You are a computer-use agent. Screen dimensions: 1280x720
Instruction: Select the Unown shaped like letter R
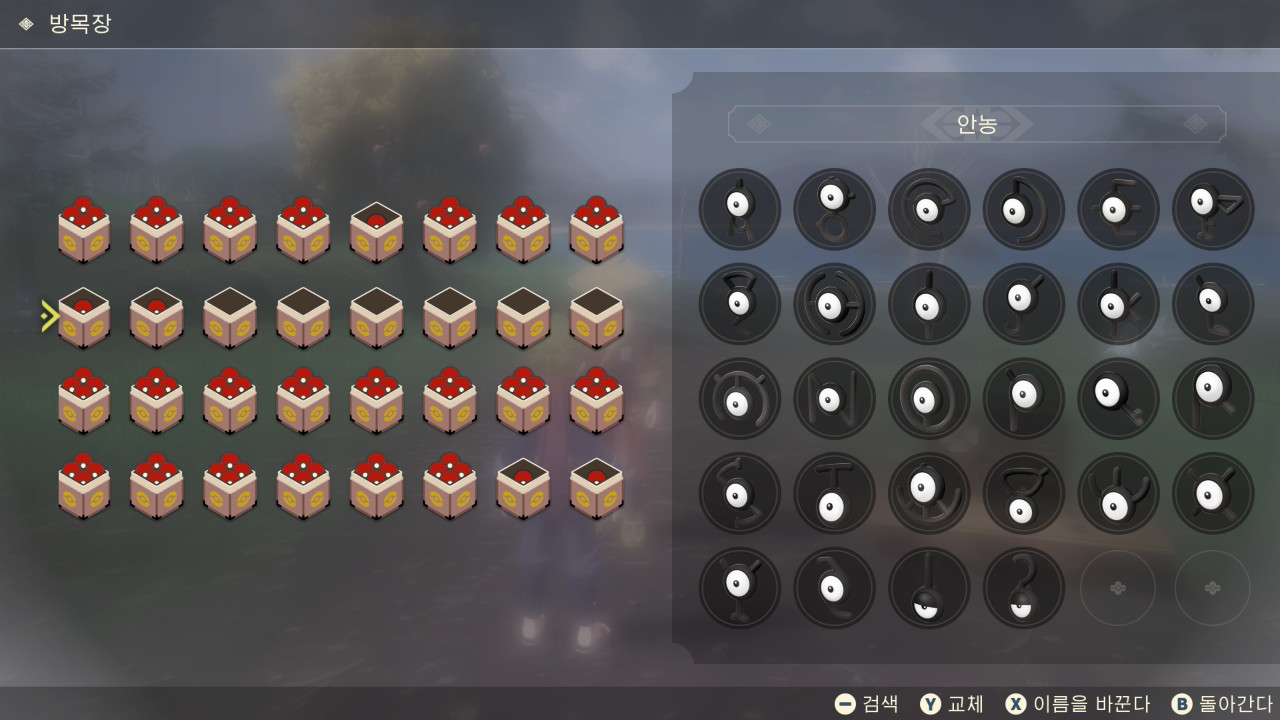(x=1213, y=399)
